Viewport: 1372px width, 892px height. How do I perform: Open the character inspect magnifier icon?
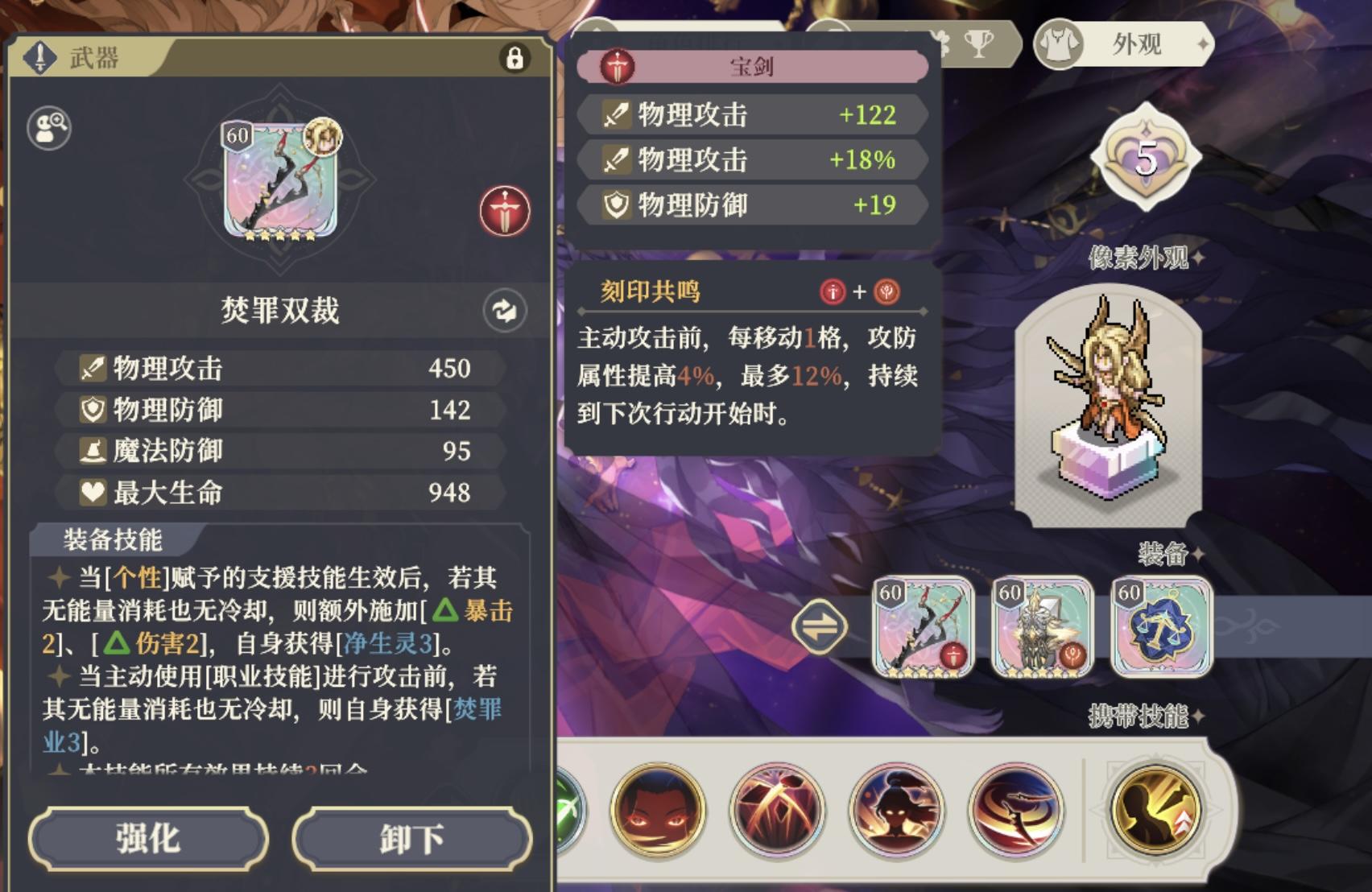[48, 127]
